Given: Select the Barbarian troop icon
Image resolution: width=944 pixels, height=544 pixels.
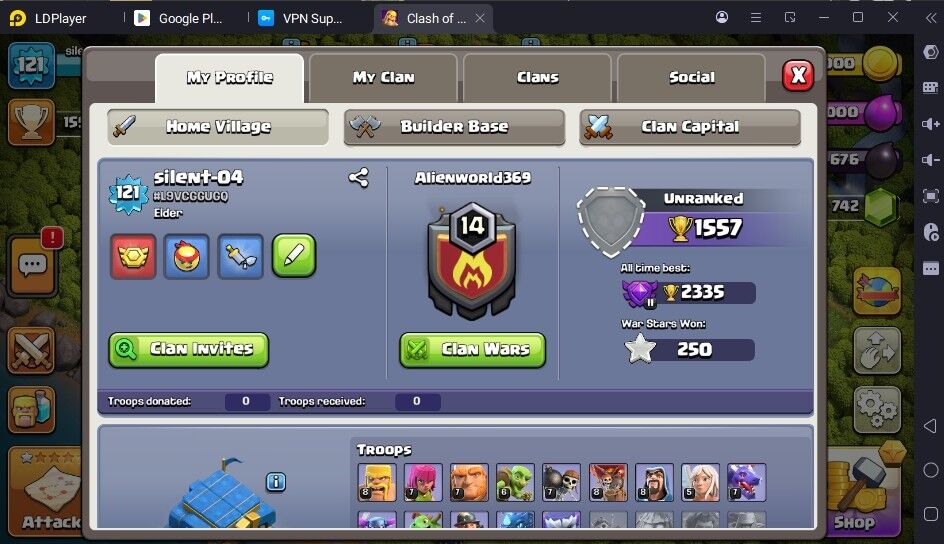Looking at the screenshot, I should point(377,481).
